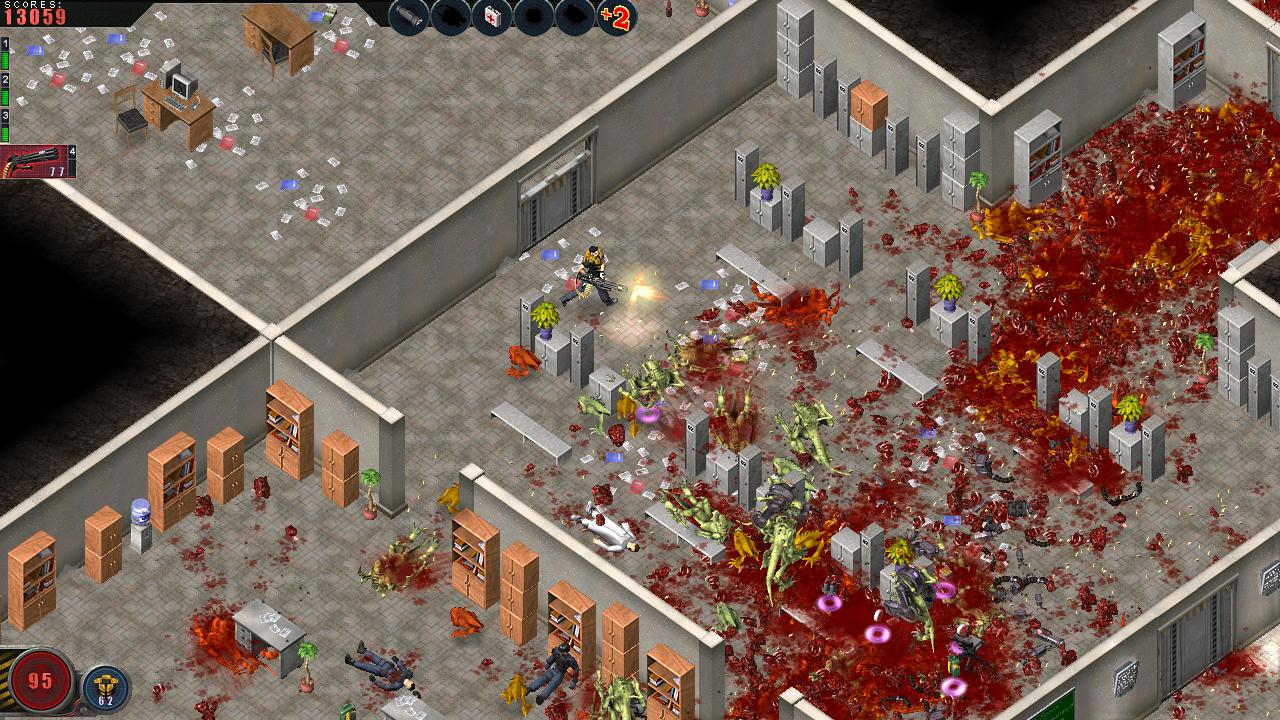Select the medkit icon in the top item bar

491,14
